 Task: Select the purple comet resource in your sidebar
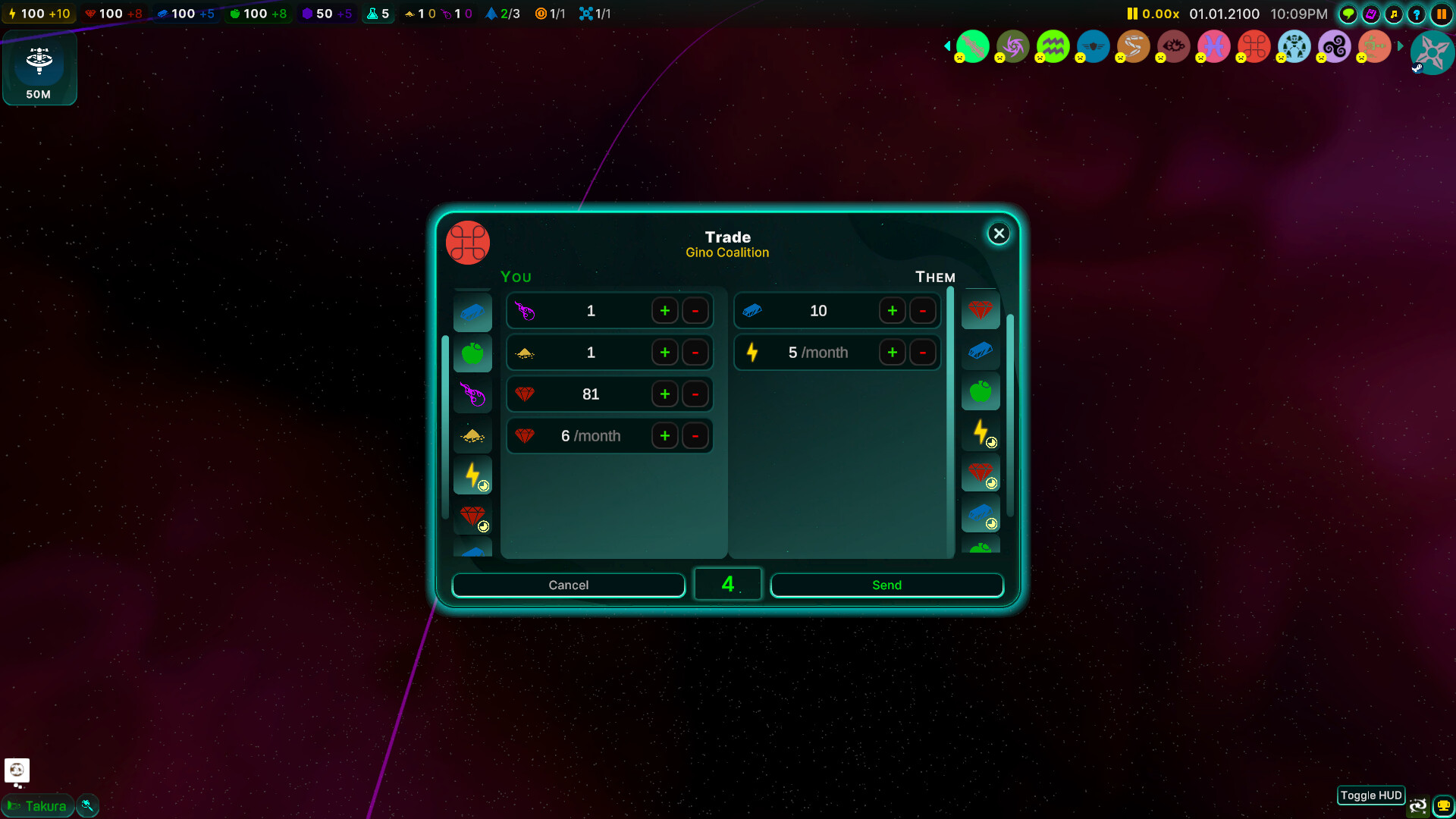pyautogui.click(x=472, y=394)
